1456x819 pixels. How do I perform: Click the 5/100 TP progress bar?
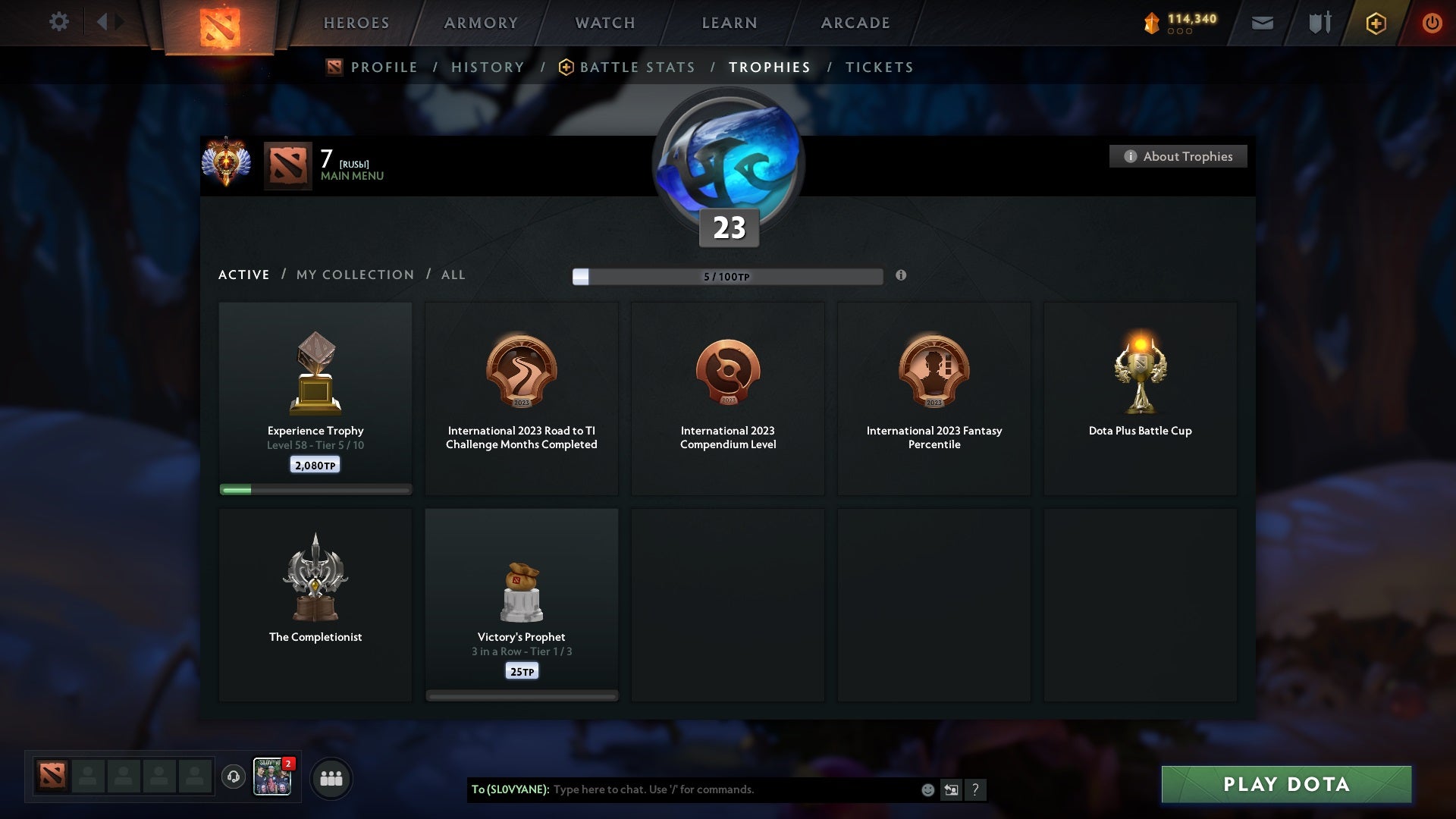728,276
